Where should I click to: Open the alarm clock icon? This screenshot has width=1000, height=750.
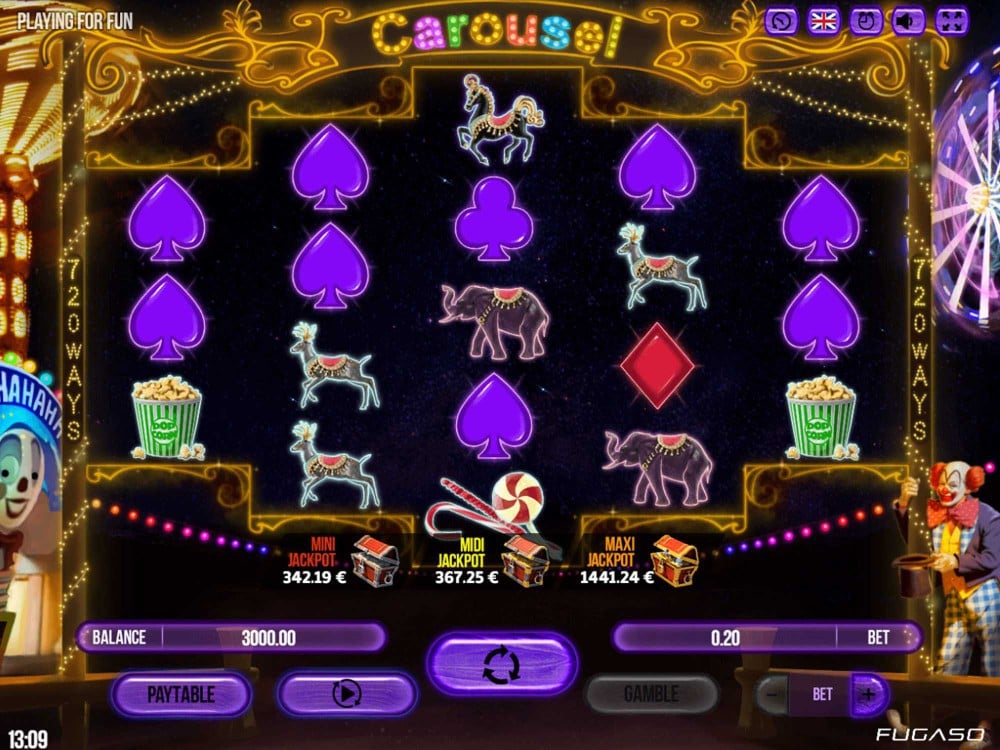point(866,21)
